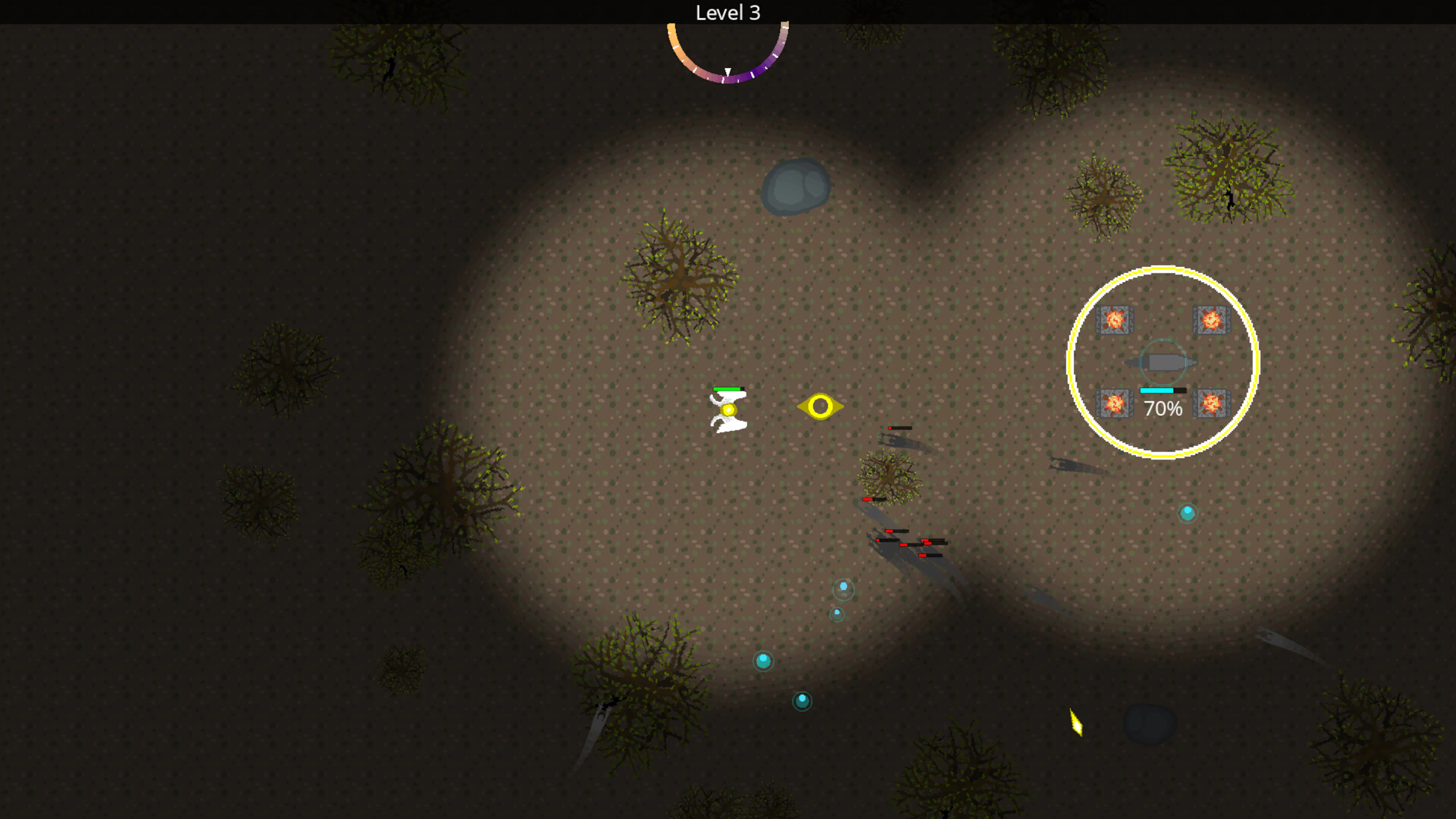Click the purple end of the level progress arc

pos(786,28)
